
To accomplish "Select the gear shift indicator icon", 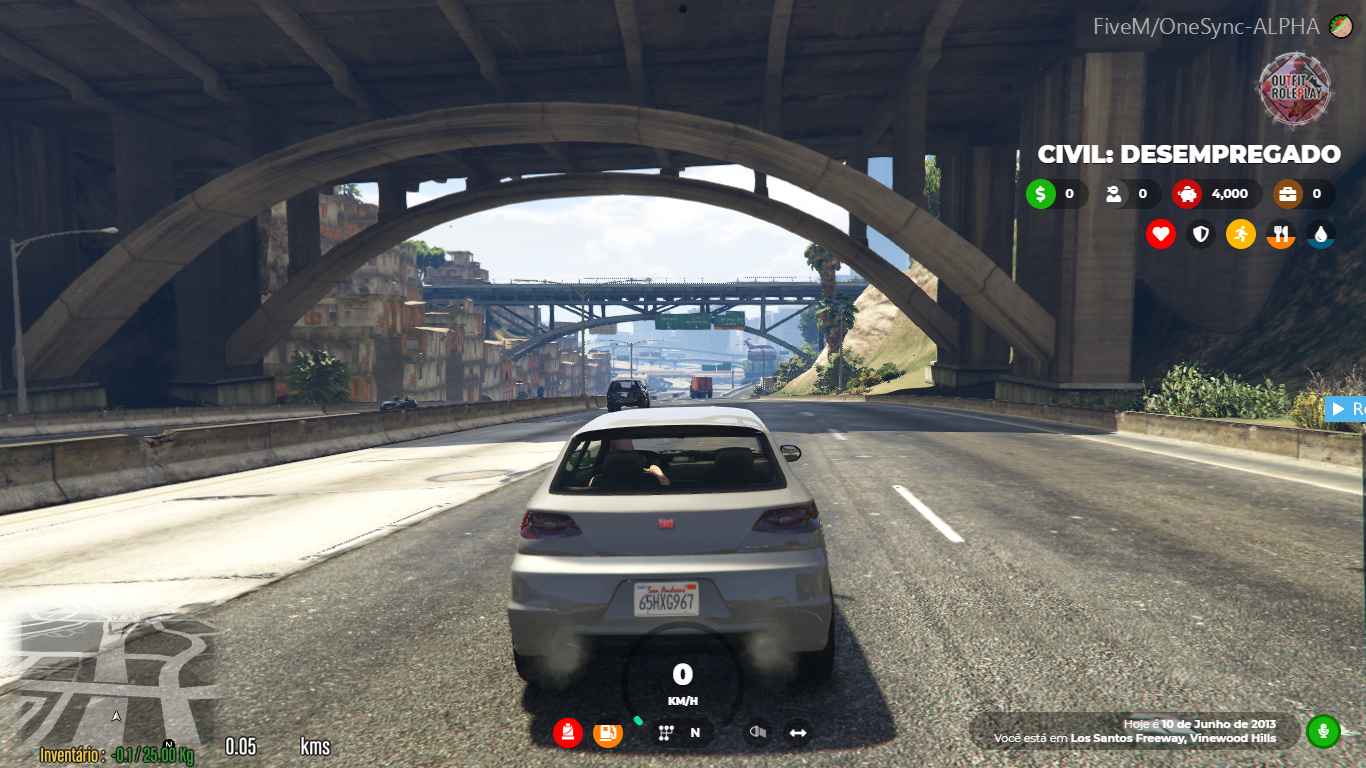I will (x=666, y=733).
